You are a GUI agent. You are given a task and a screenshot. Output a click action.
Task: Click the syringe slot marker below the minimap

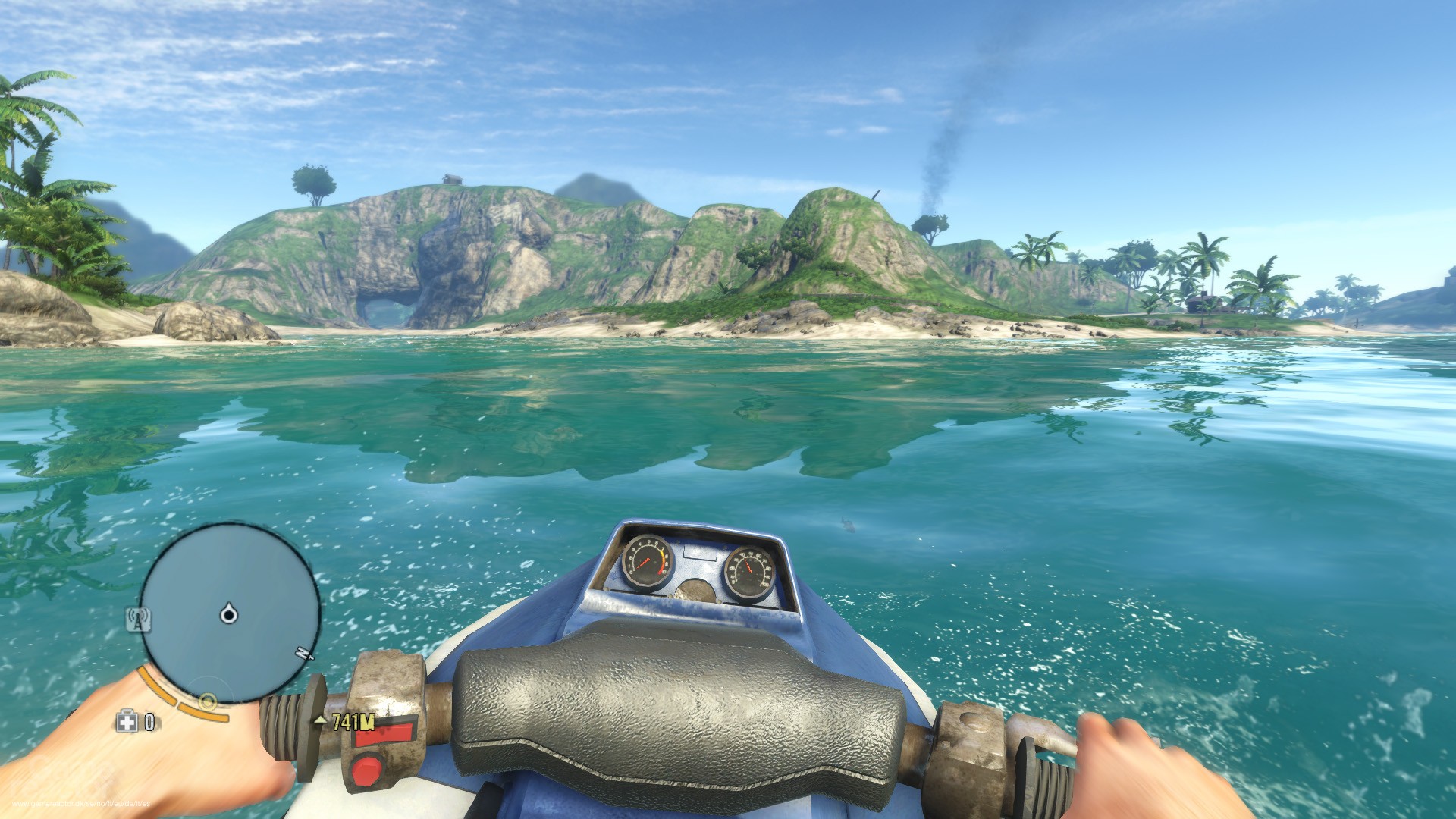point(209,701)
